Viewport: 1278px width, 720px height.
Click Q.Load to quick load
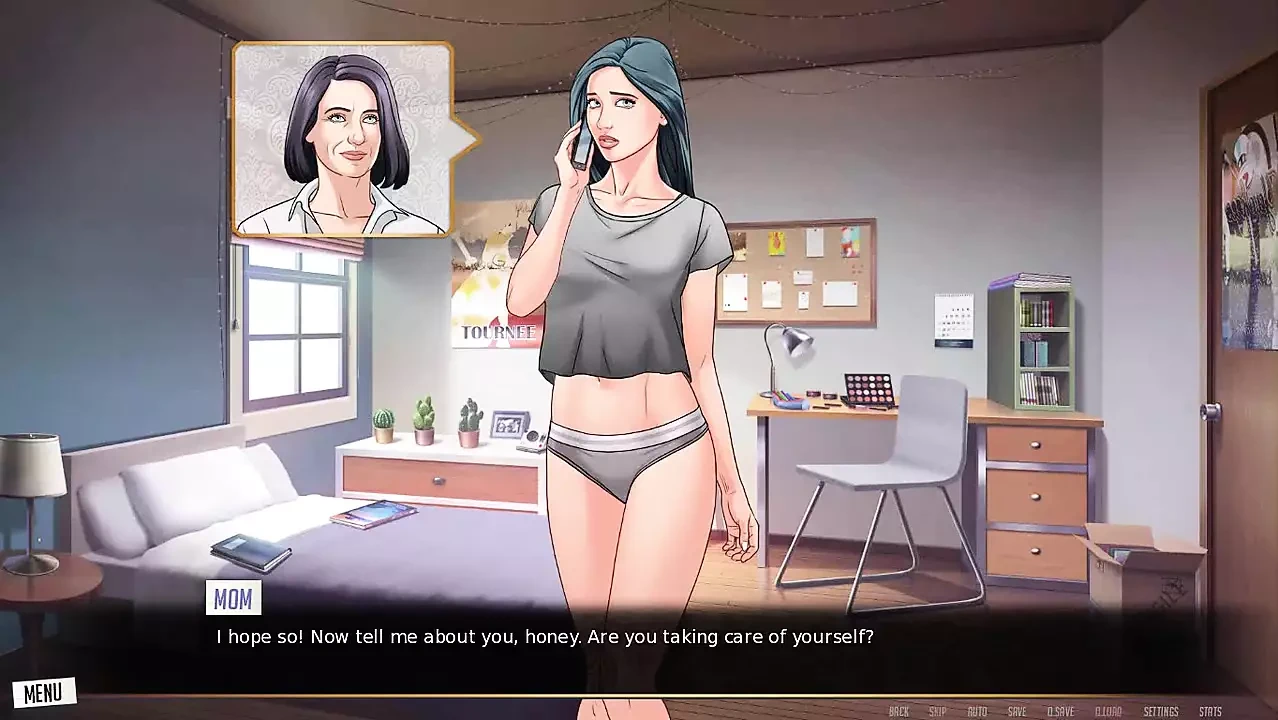pos(1108,711)
